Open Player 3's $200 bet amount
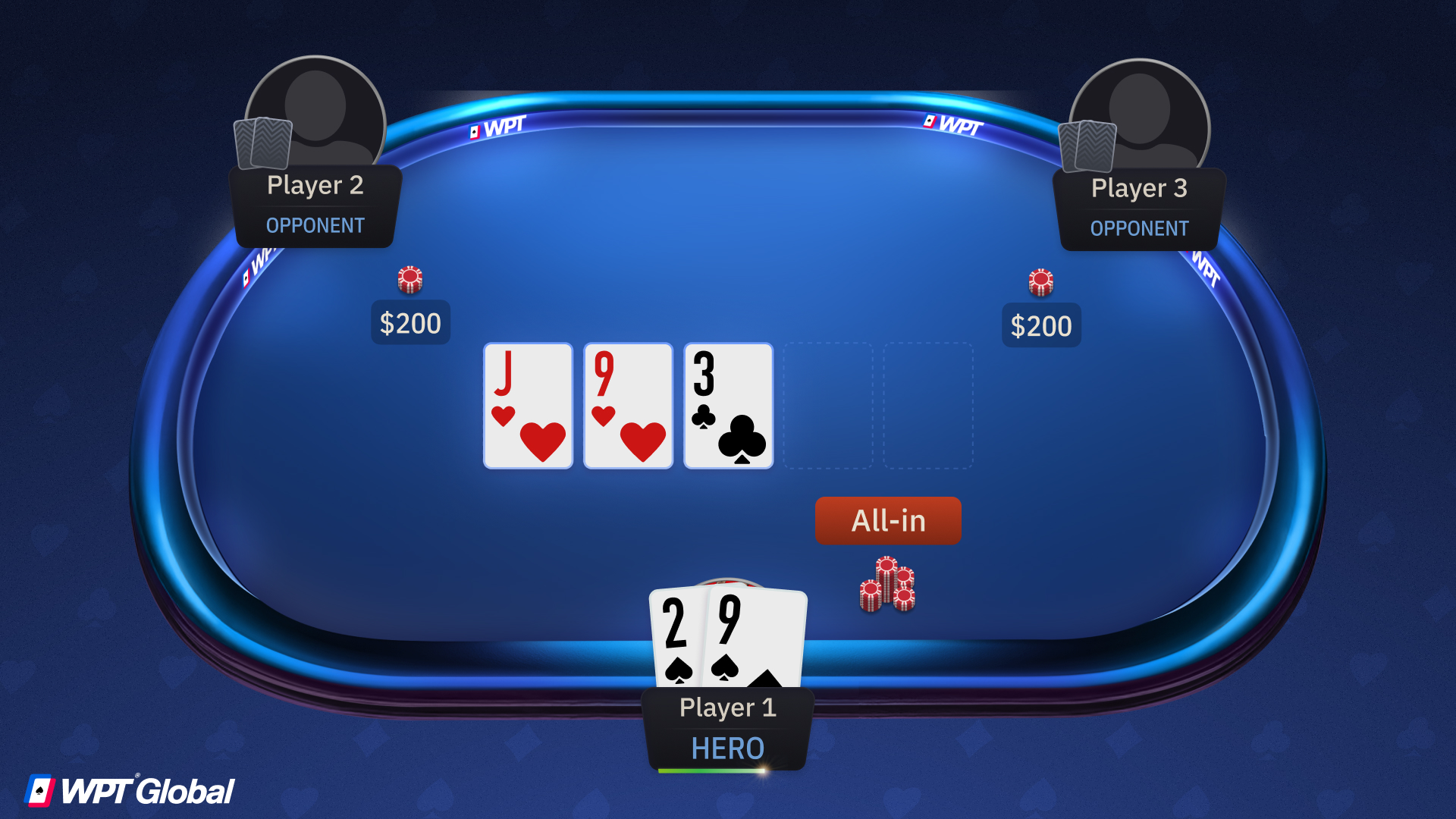This screenshot has width=1456, height=819. (x=1041, y=325)
